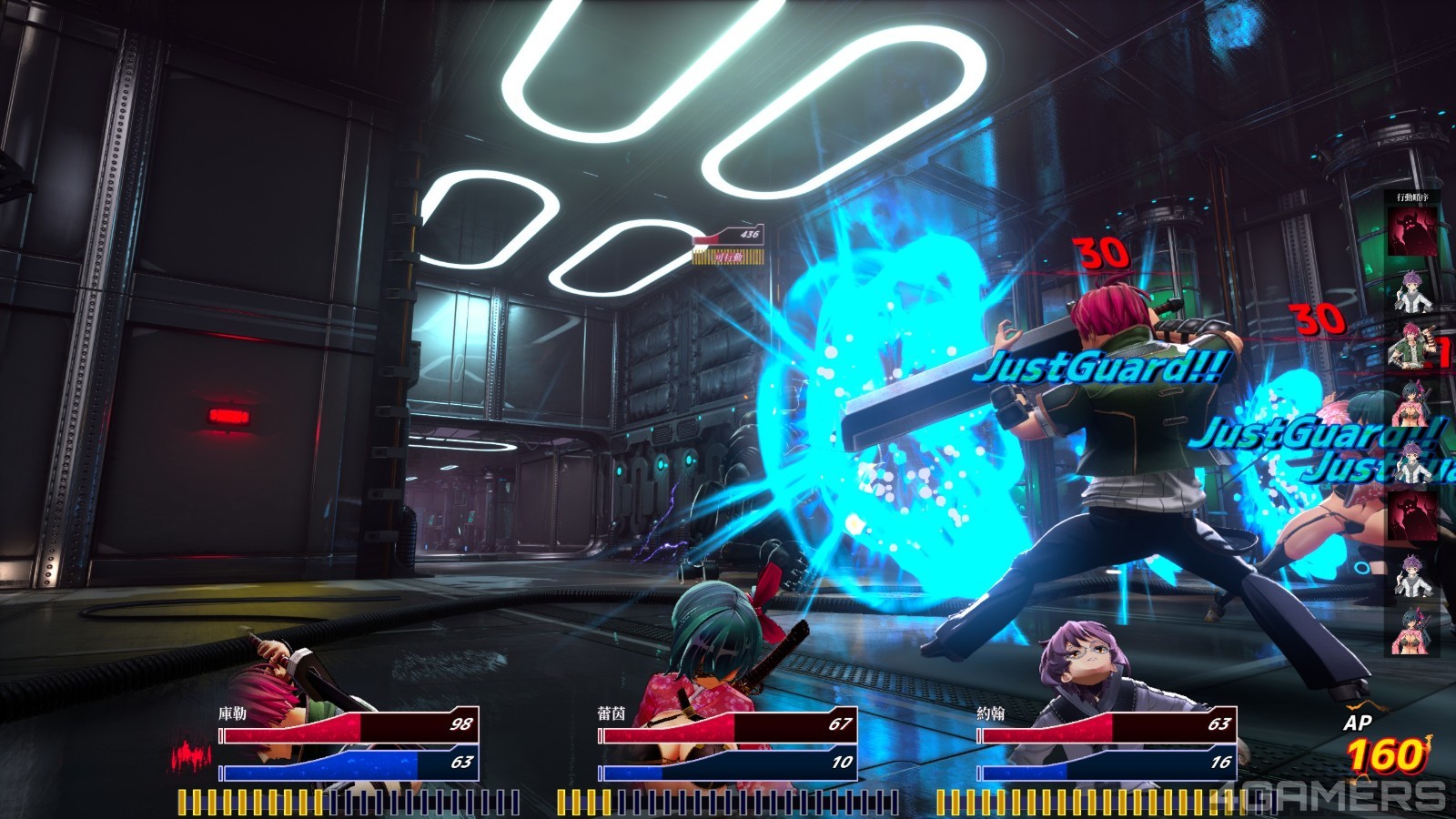Image resolution: width=1456 pixels, height=819 pixels.
Task: Select 蕾茵's party status panel
Action: (728, 744)
